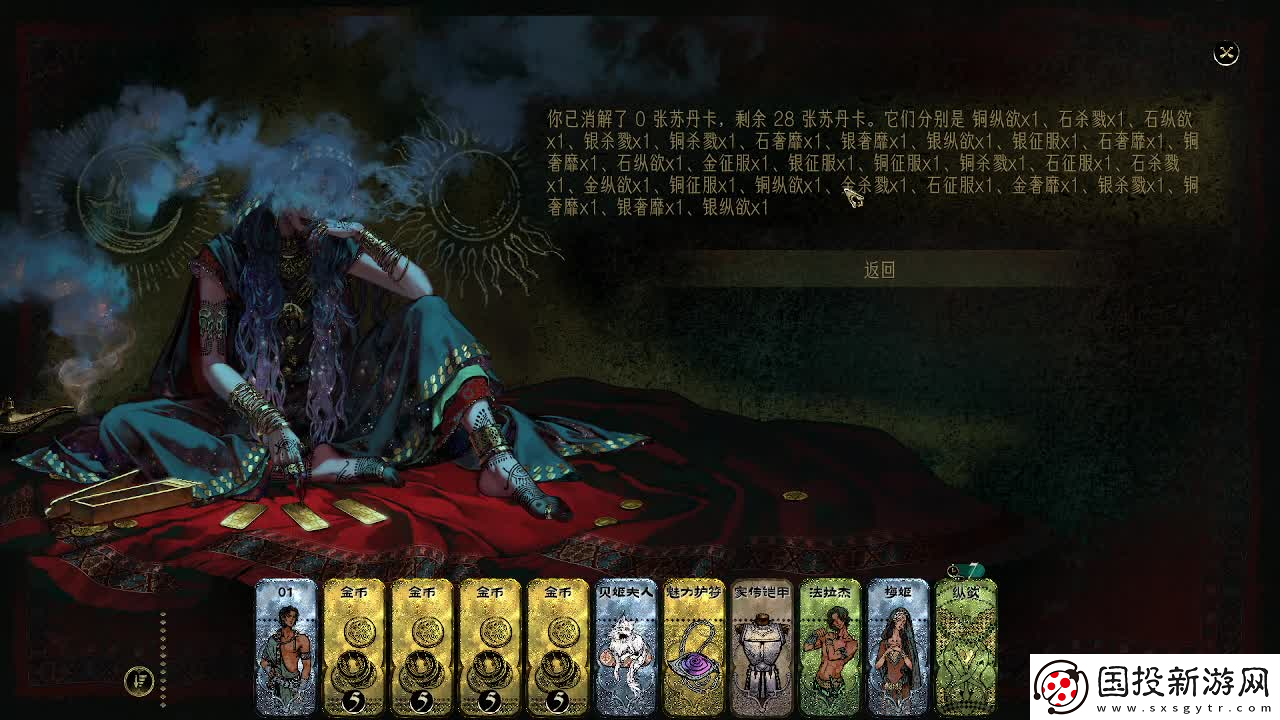Select the 纵欲 Sultan card
The height and width of the screenshot is (720, 1280).
click(966, 647)
